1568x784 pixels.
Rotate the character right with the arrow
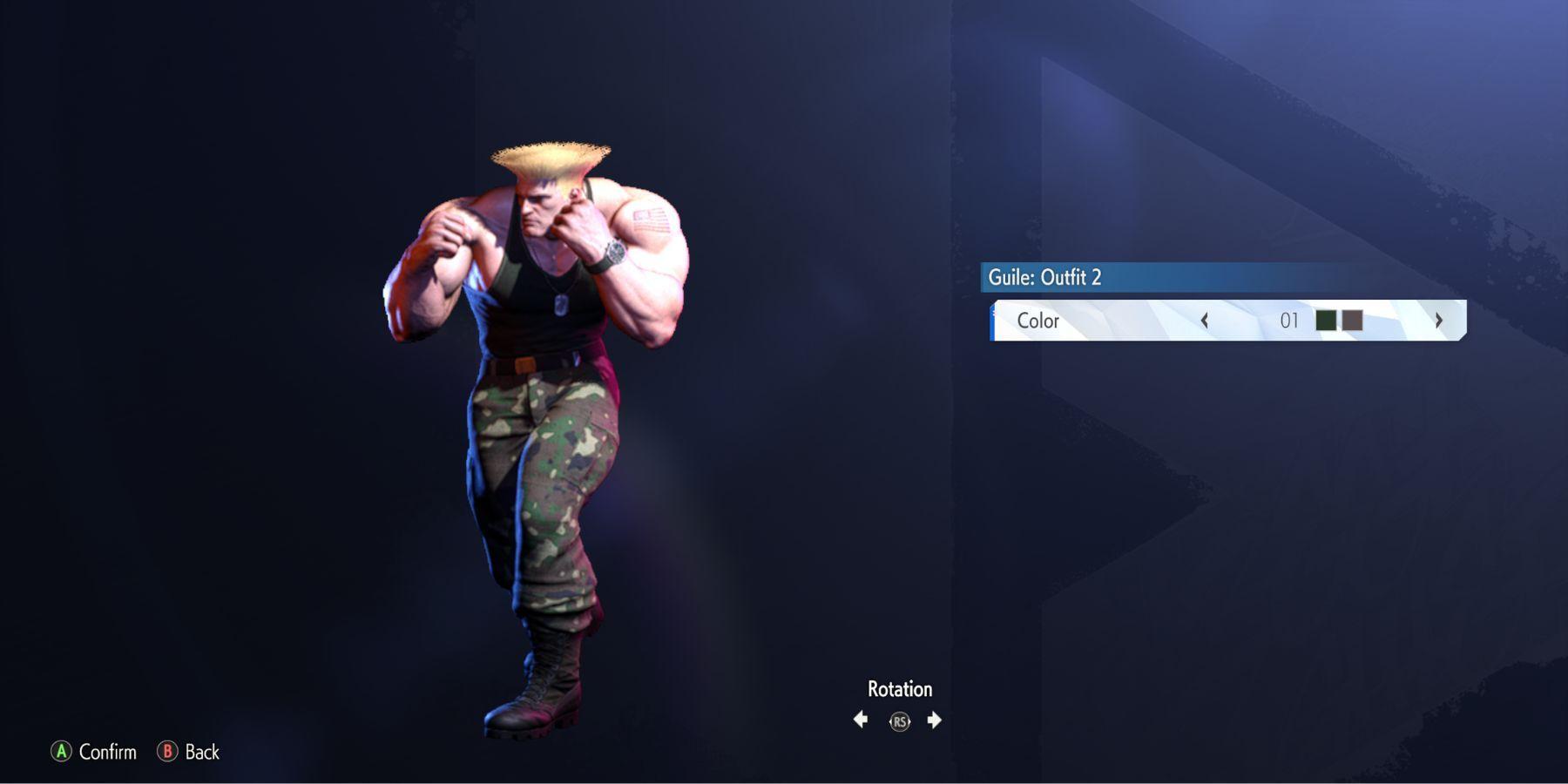click(x=934, y=720)
